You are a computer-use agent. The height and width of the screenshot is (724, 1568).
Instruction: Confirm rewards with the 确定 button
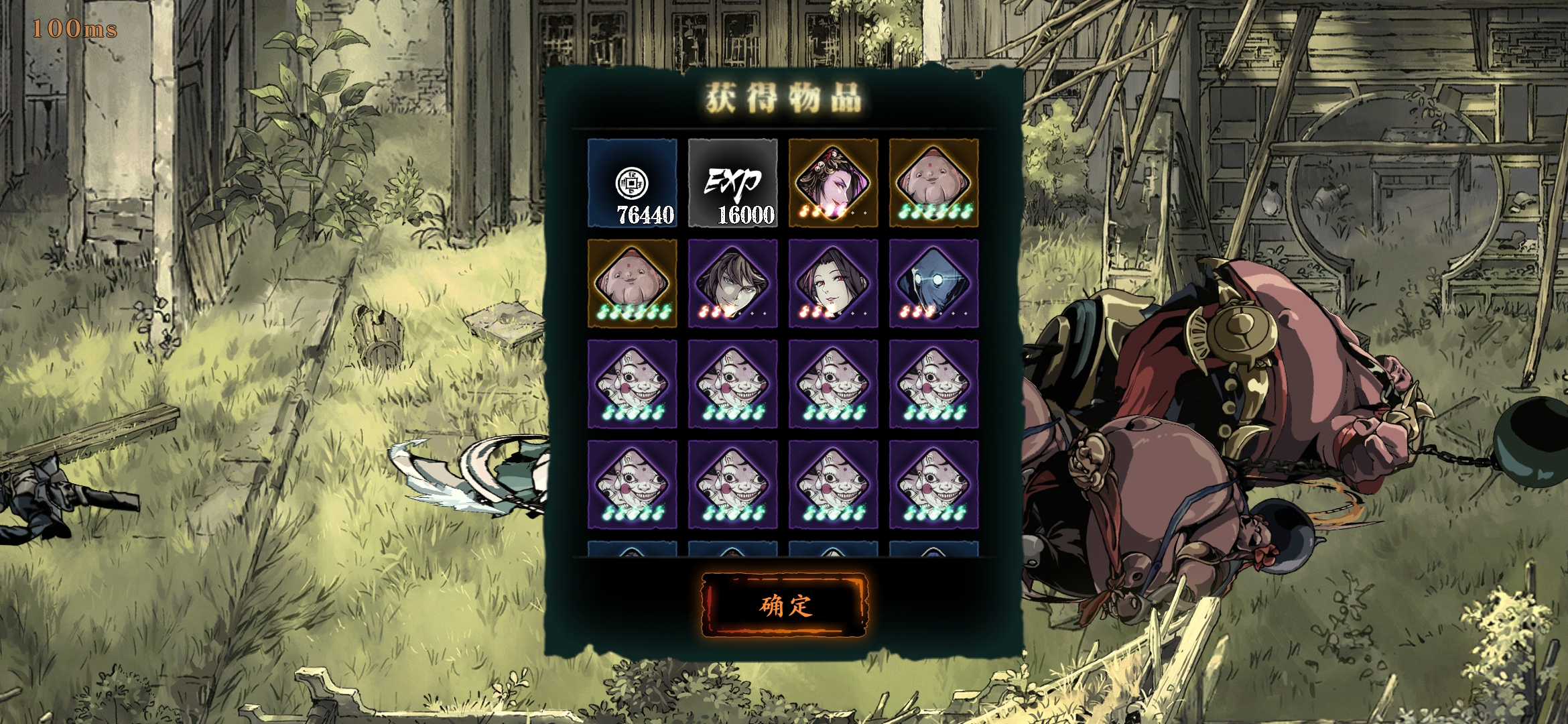click(784, 605)
